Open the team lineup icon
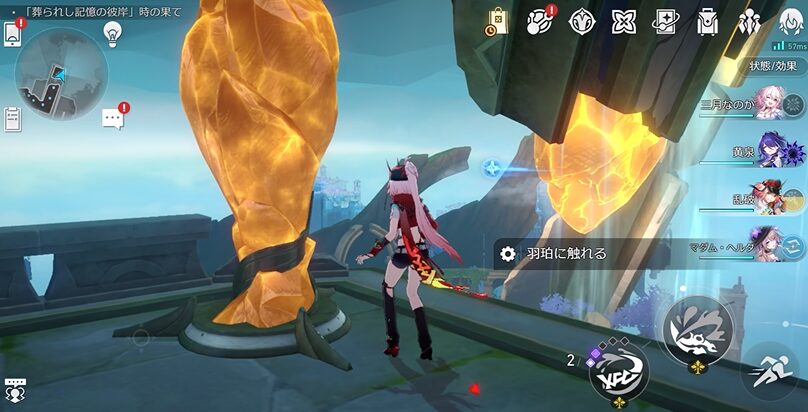Viewport: 808px width, 412px height. 749,21
